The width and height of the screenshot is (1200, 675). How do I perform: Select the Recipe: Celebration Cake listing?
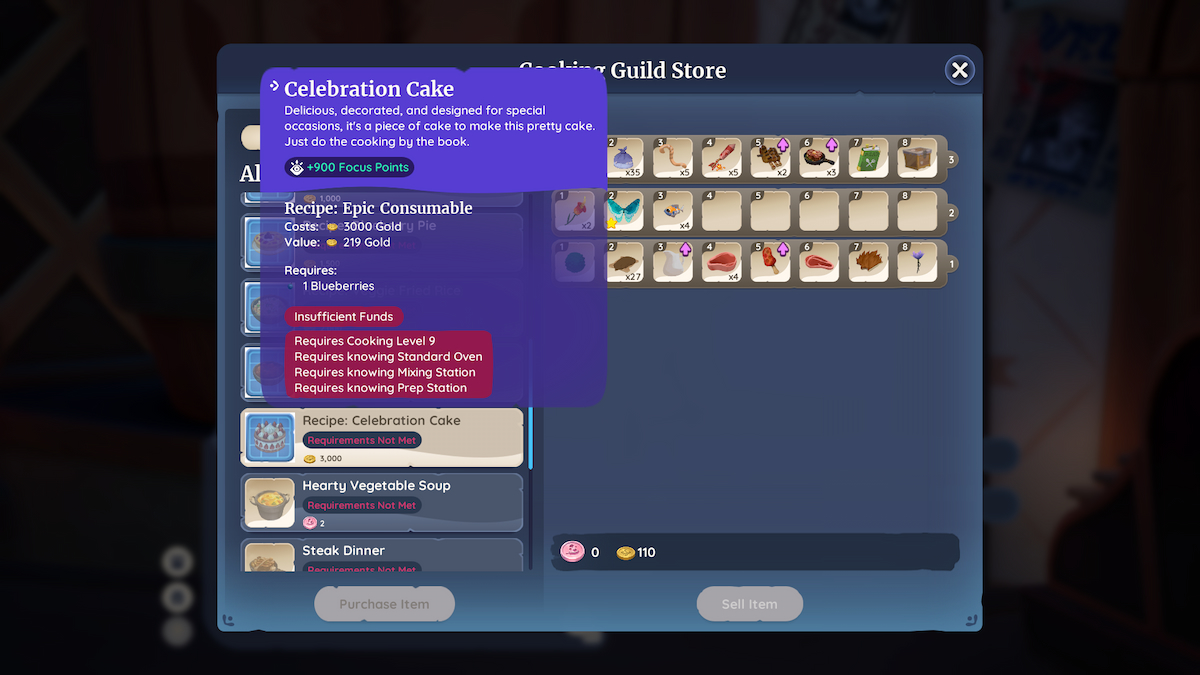point(382,438)
